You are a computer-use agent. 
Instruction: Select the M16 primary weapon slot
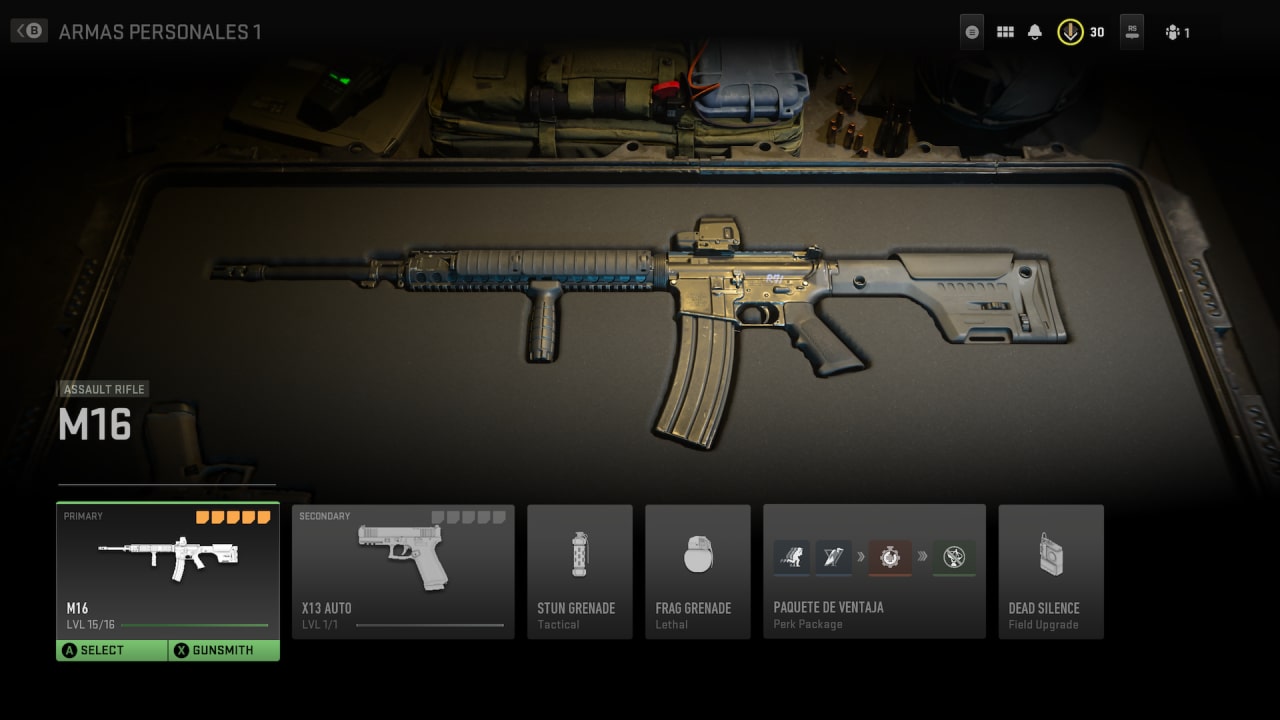pyautogui.click(x=167, y=570)
